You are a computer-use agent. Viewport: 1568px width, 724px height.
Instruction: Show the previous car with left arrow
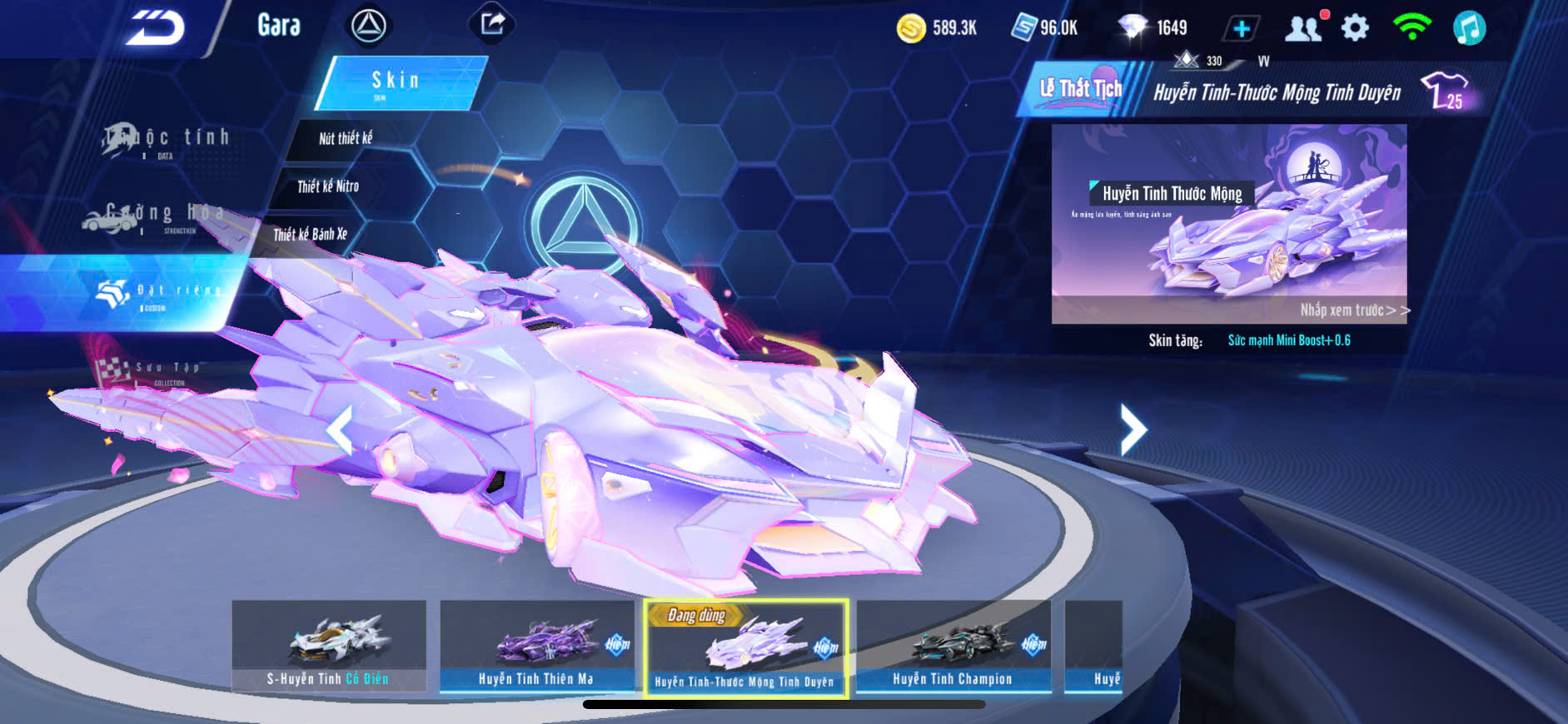339,430
